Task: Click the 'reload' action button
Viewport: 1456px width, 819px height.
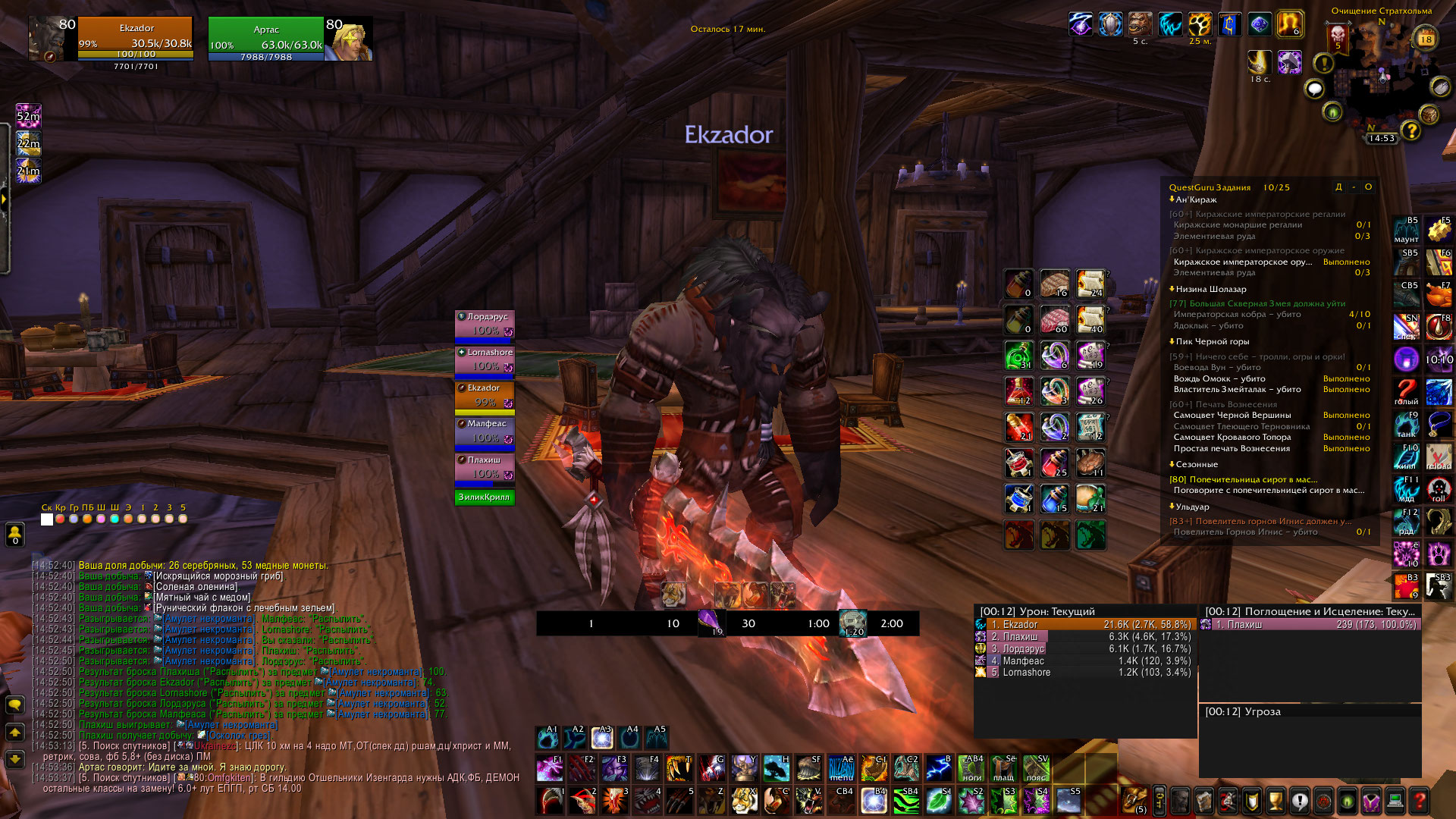Action: click(x=1439, y=457)
